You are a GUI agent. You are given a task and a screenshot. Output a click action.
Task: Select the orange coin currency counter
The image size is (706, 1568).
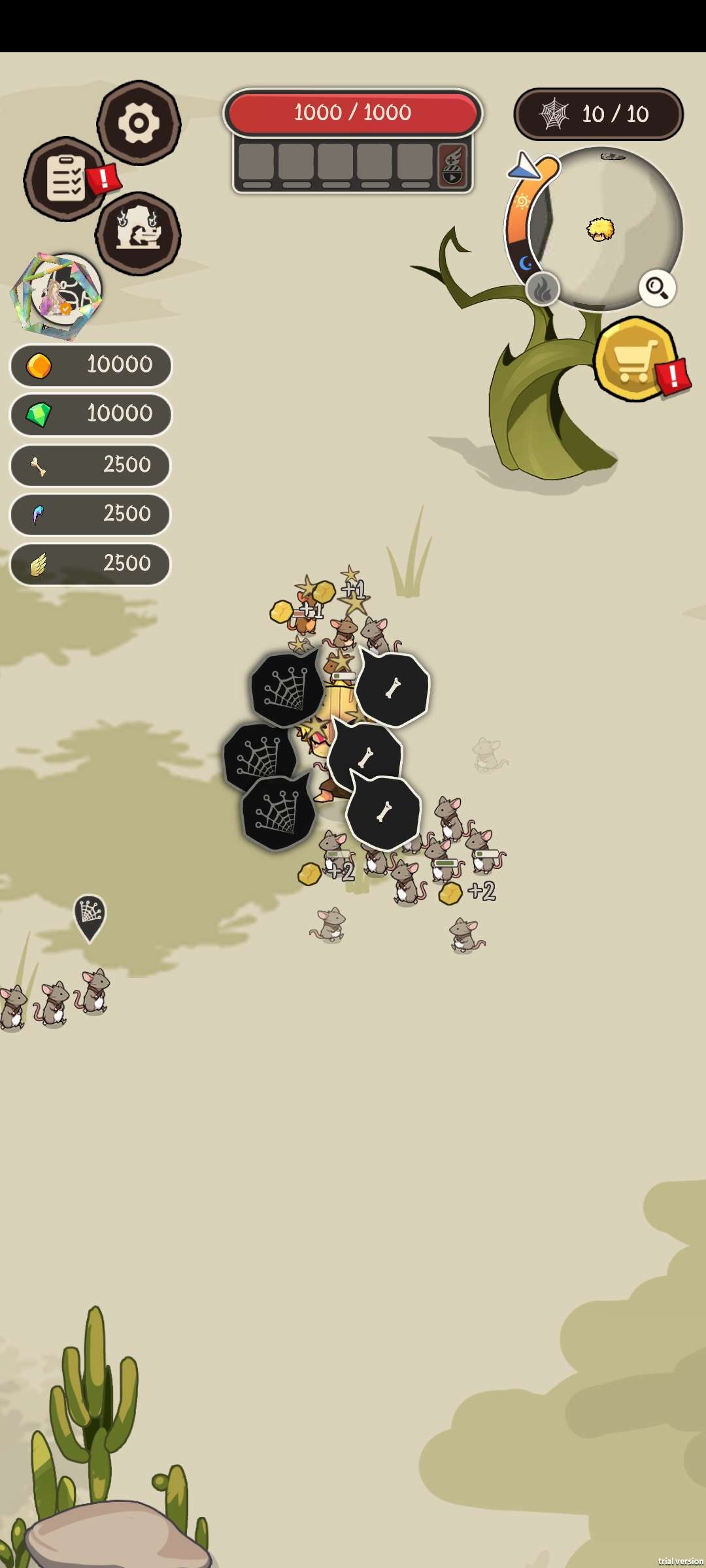(90, 365)
